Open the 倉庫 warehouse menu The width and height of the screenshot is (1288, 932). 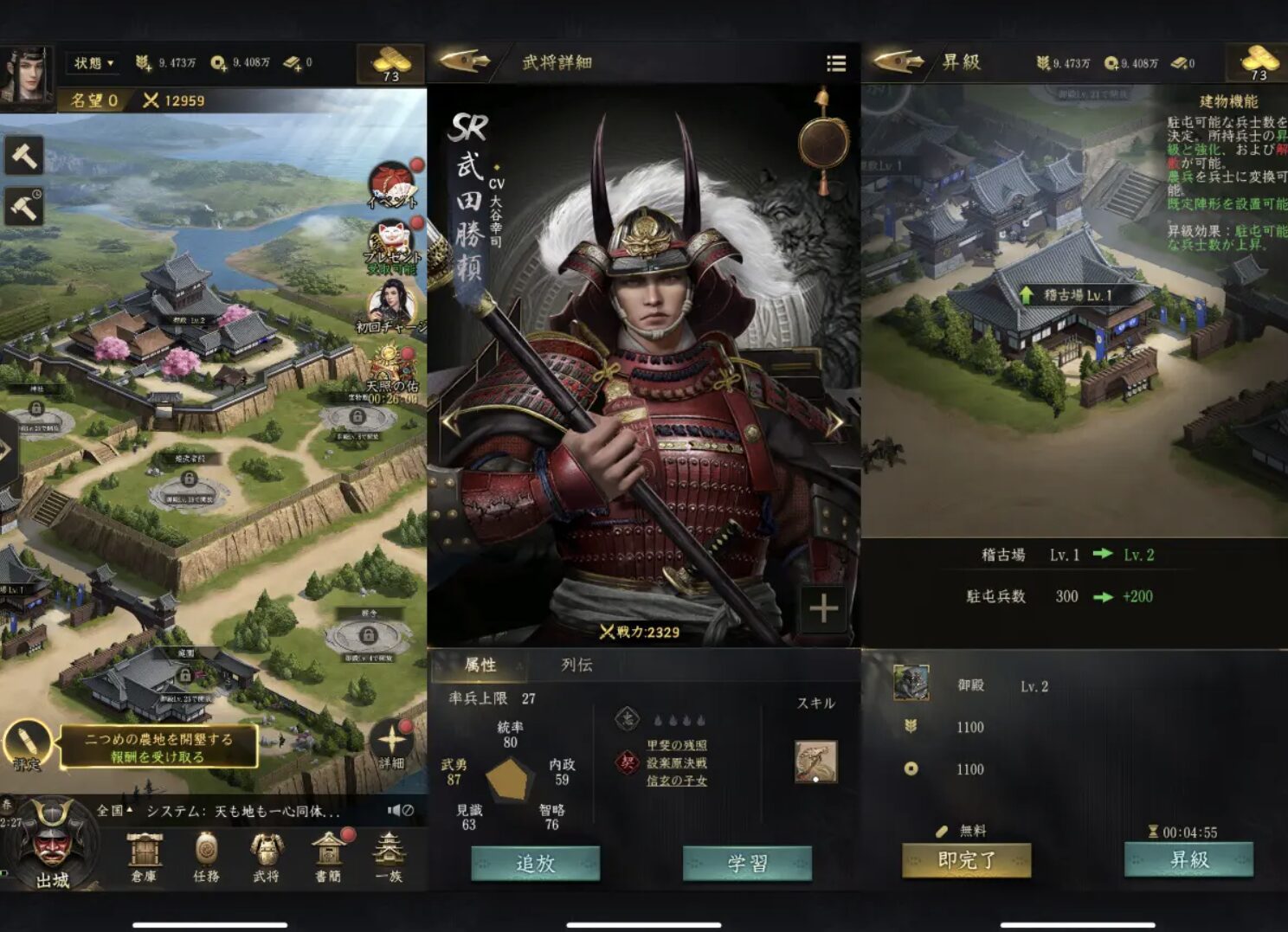[x=144, y=857]
